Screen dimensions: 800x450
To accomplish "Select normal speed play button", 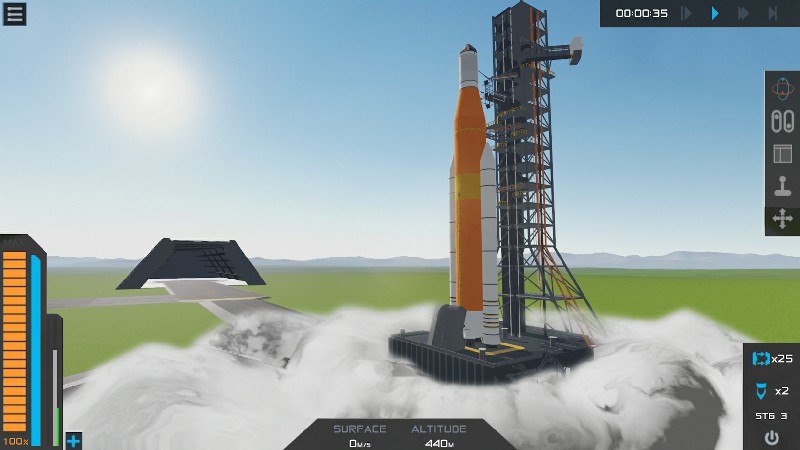I will click(714, 13).
